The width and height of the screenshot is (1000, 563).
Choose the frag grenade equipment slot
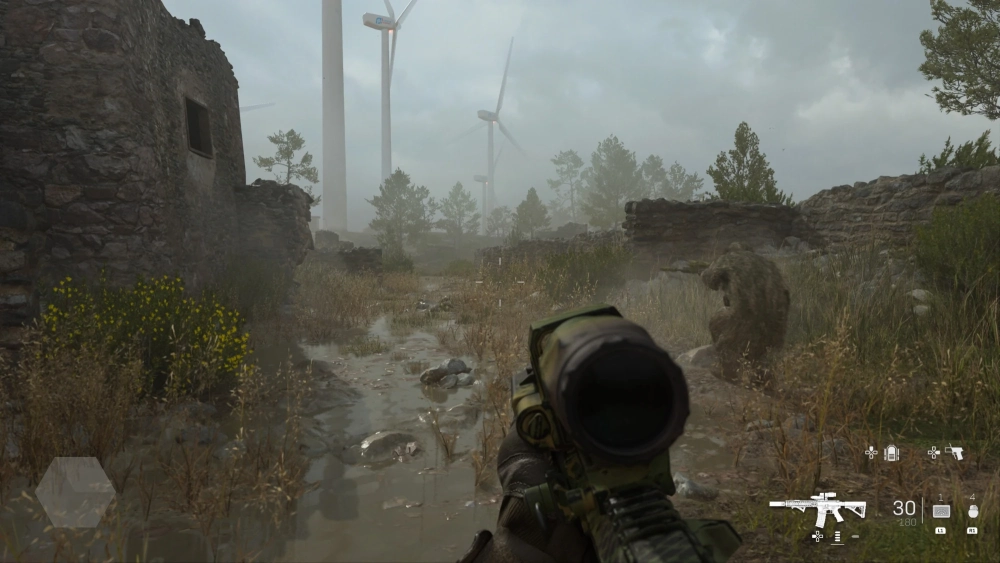click(972, 511)
